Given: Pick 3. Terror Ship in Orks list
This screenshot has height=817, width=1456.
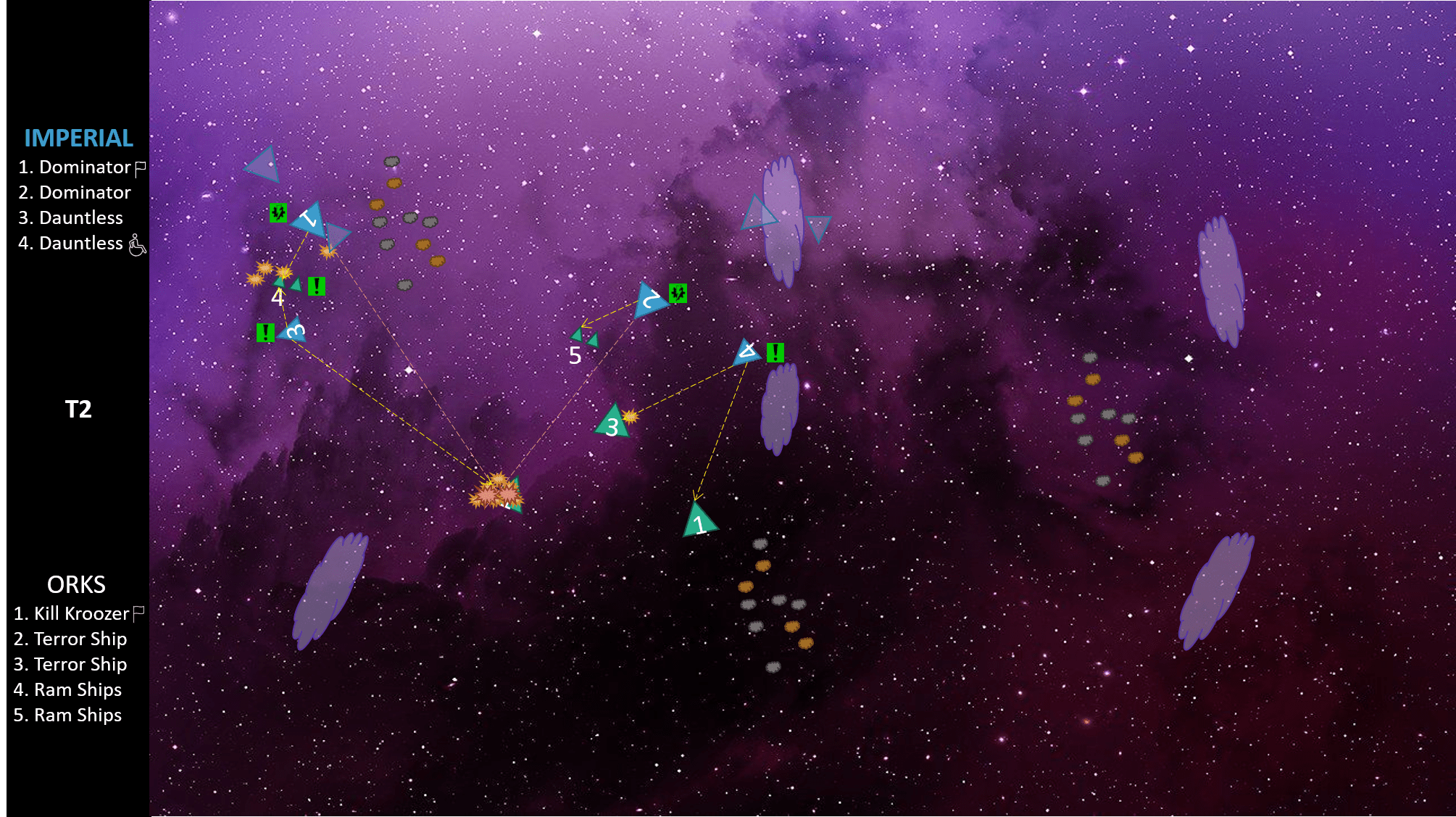Looking at the screenshot, I should (70, 665).
